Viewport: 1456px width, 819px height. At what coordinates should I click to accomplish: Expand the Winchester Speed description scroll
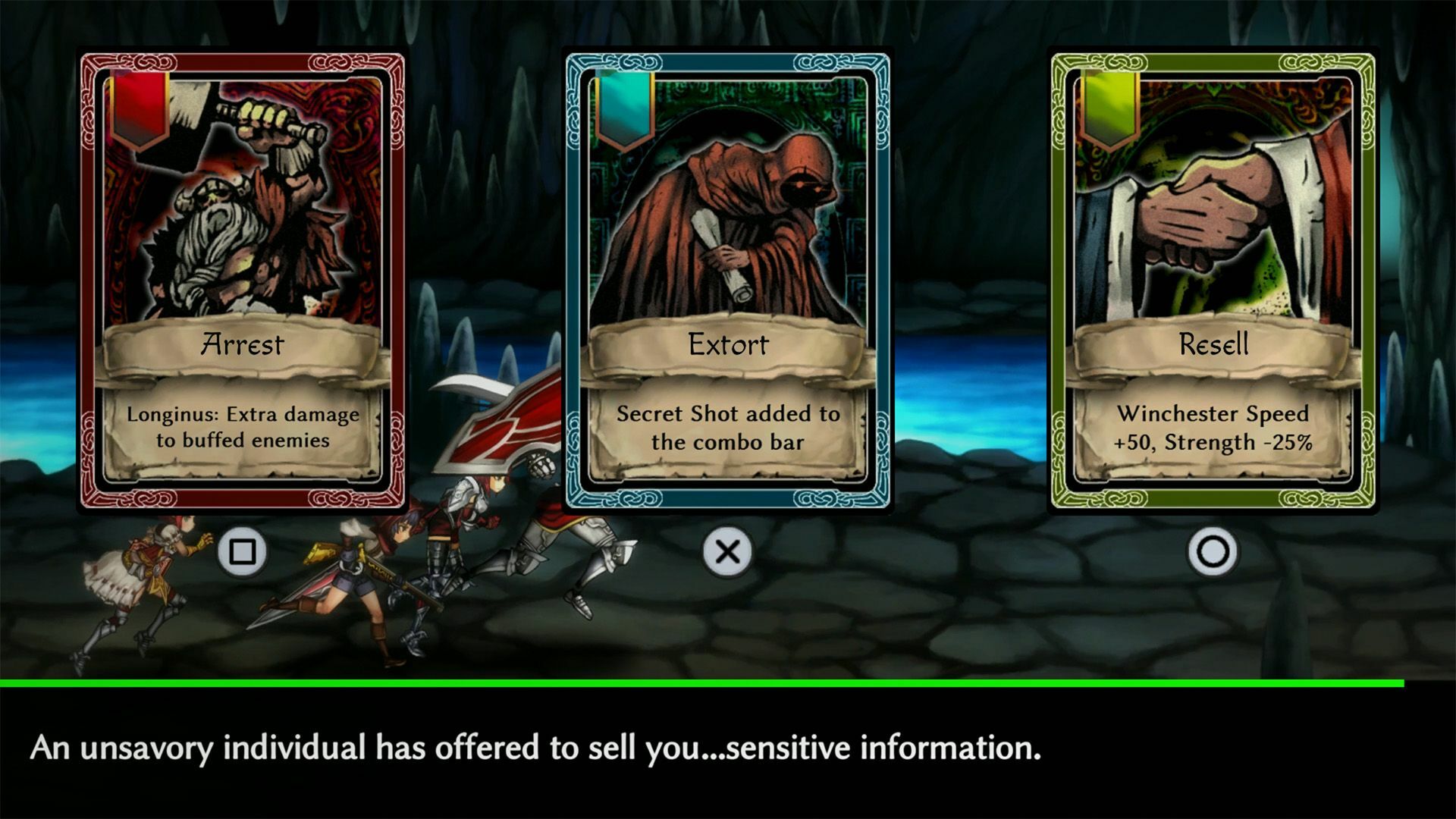pyautogui.click(x=1213, y=428)
